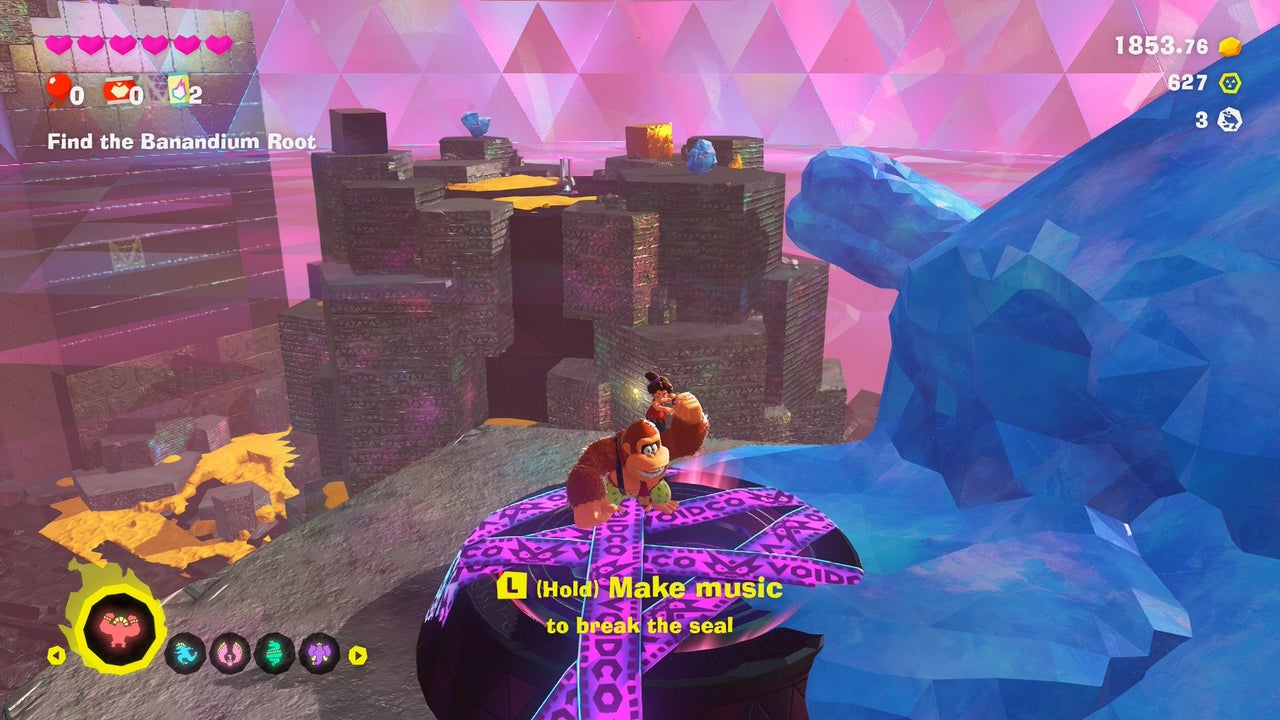Image resolution: width=1280 pixels, height=720 pixels.
Task: Click the left arrow beside the transformation icons
Action: (56, 656)
